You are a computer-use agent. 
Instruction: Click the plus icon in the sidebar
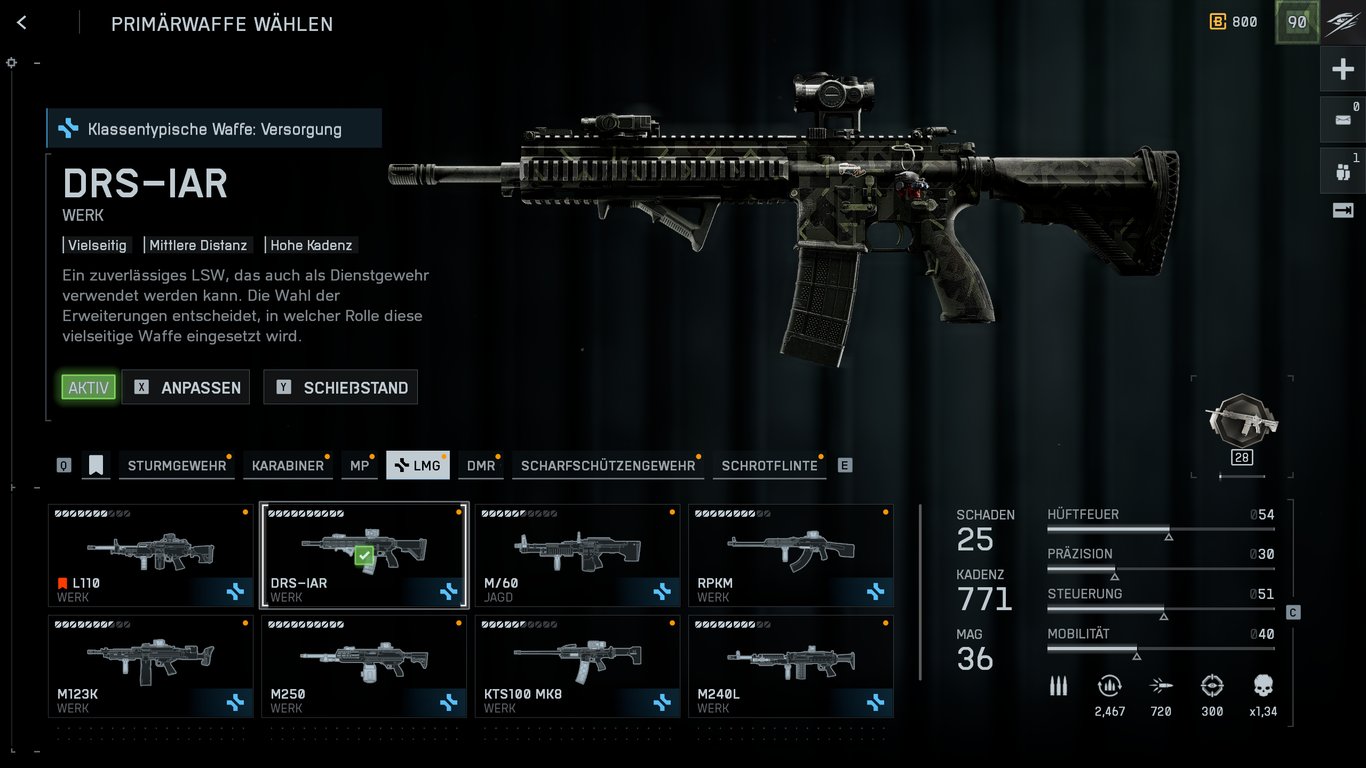1342,70
